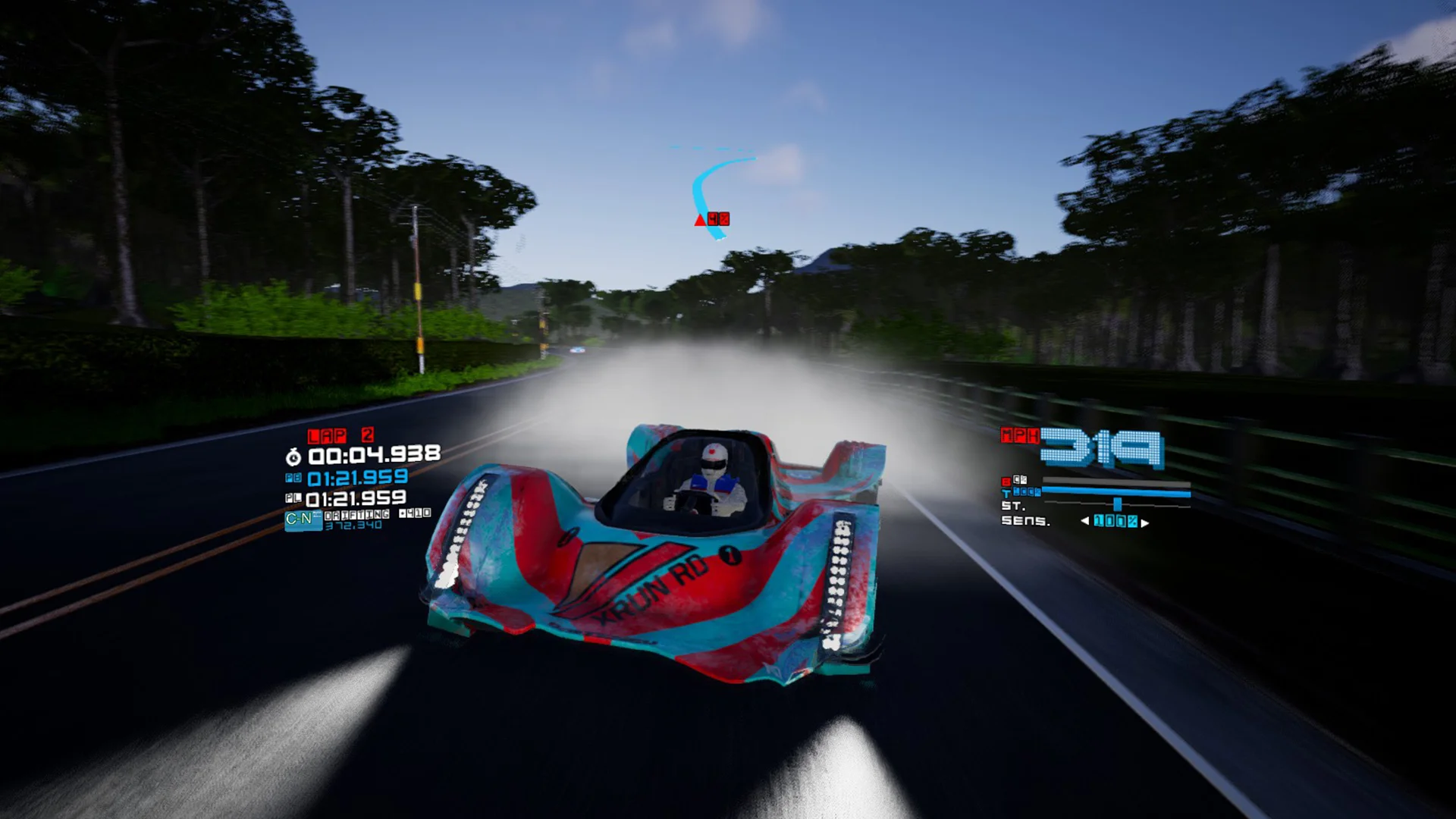Image resolution: width=1456 pixels, height=819 pixels.
Task: Click the stopwatch icon beside current lap time
Action: [293, 457]
